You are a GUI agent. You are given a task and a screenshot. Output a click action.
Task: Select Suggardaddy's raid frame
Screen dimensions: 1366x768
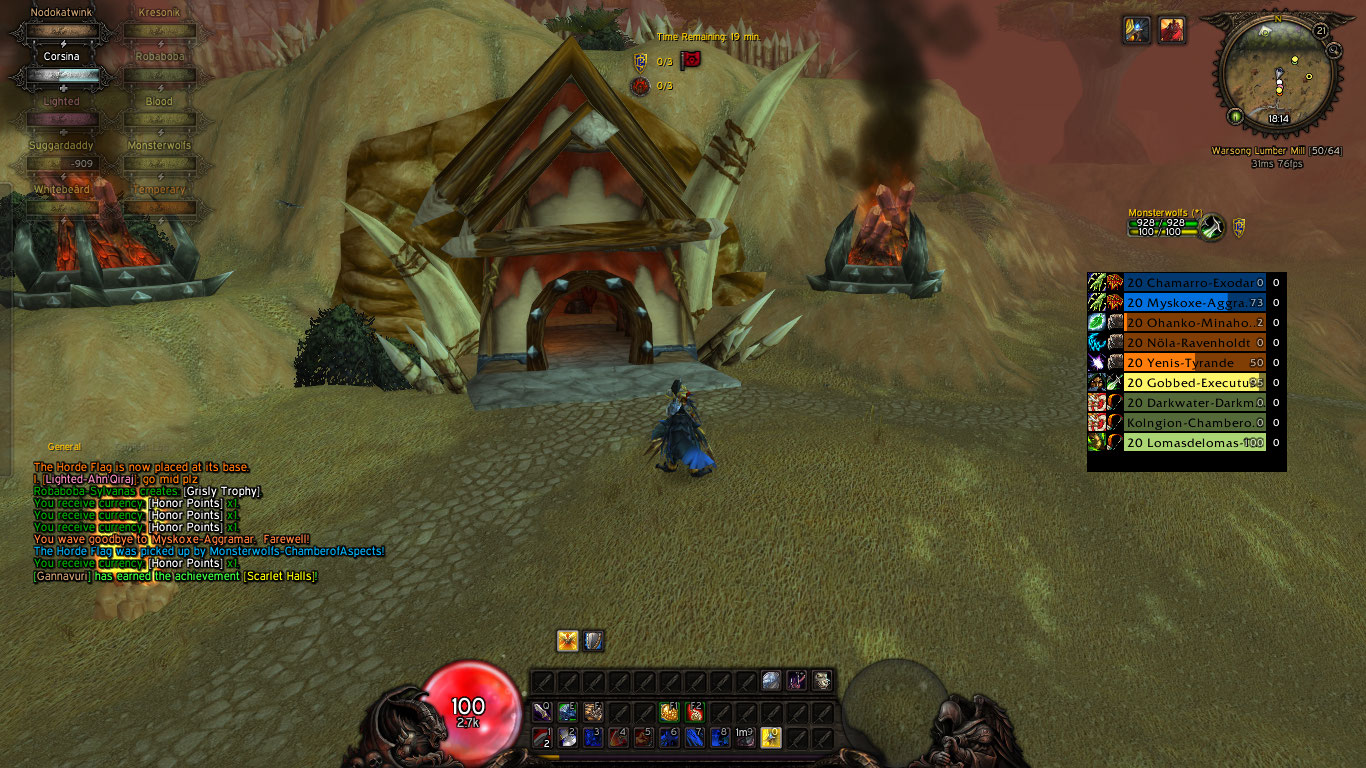[62, 162]
